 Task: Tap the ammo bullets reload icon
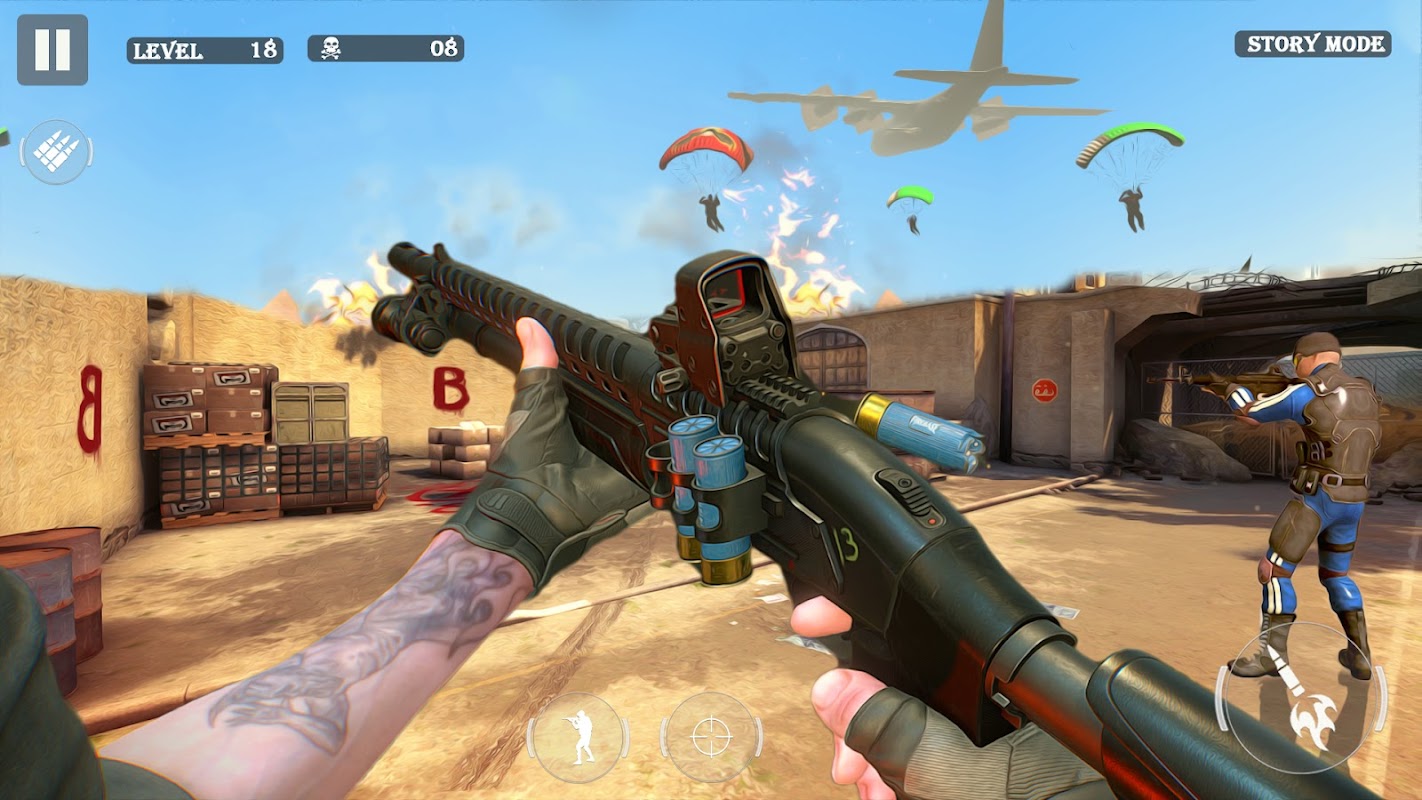click(57, 152)
